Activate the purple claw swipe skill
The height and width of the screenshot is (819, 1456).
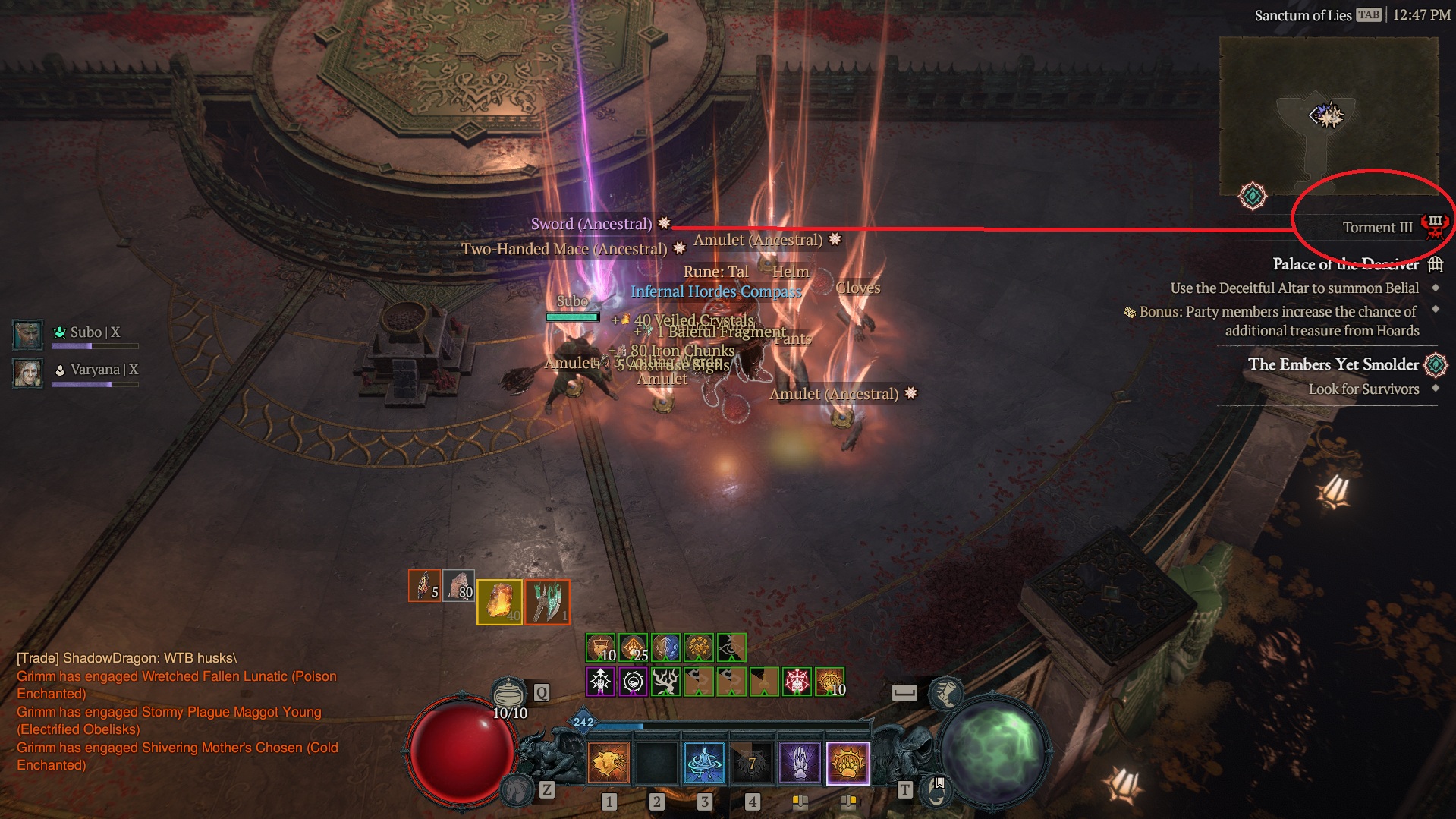click(x=800, y=763)
